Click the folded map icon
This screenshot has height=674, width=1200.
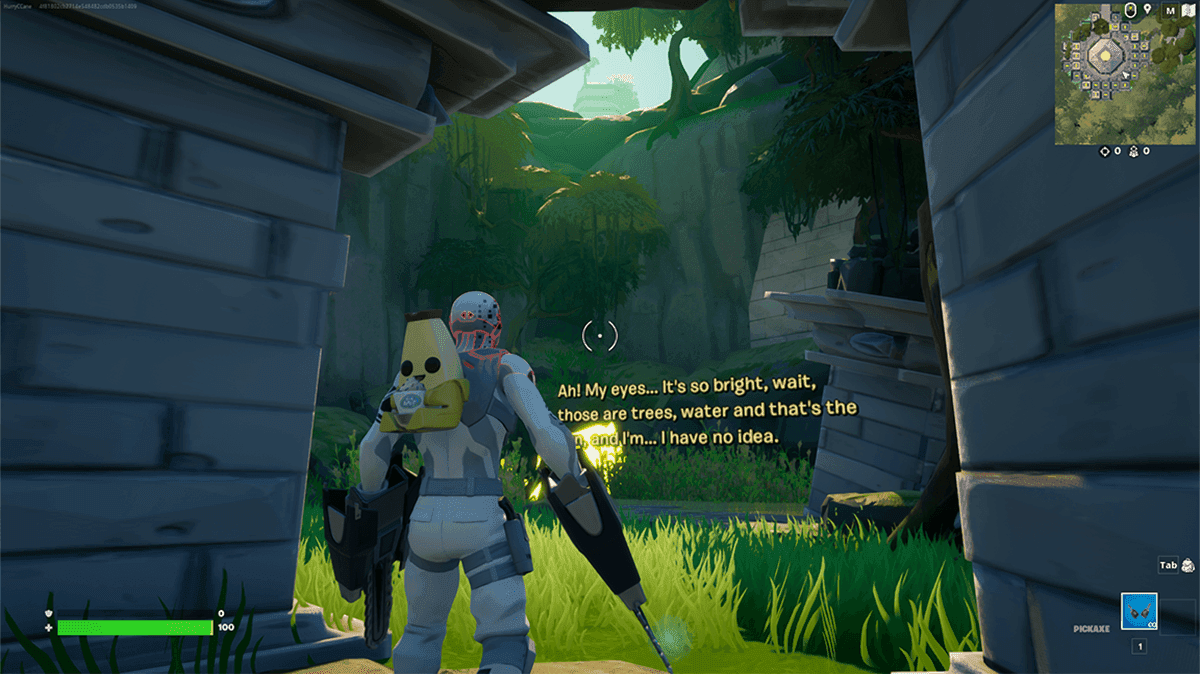pyautogui.click(x=1187, y=10)
